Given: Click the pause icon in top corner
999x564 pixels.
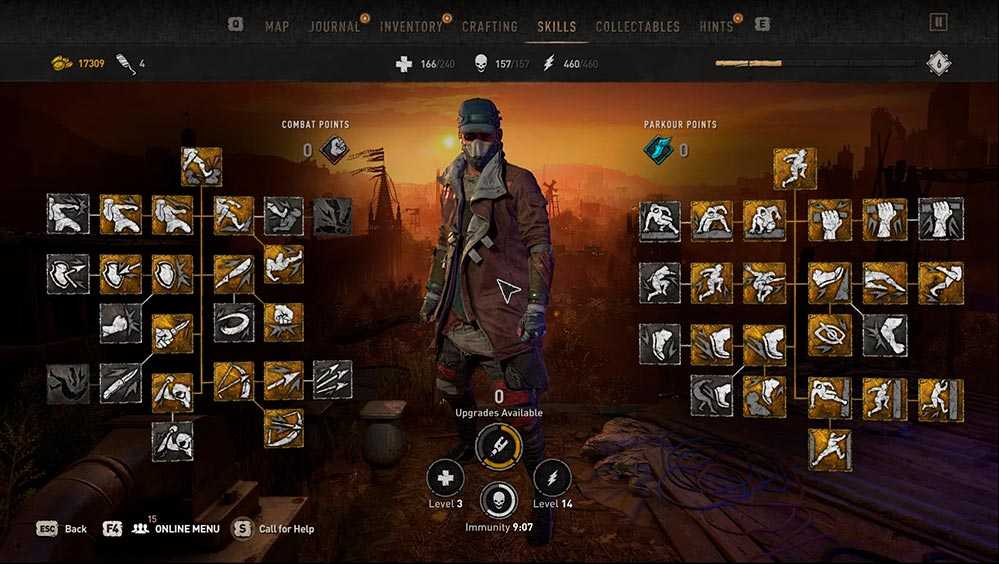Looking at the screenshot, I should pyautogui.click(x=938, y=22).
